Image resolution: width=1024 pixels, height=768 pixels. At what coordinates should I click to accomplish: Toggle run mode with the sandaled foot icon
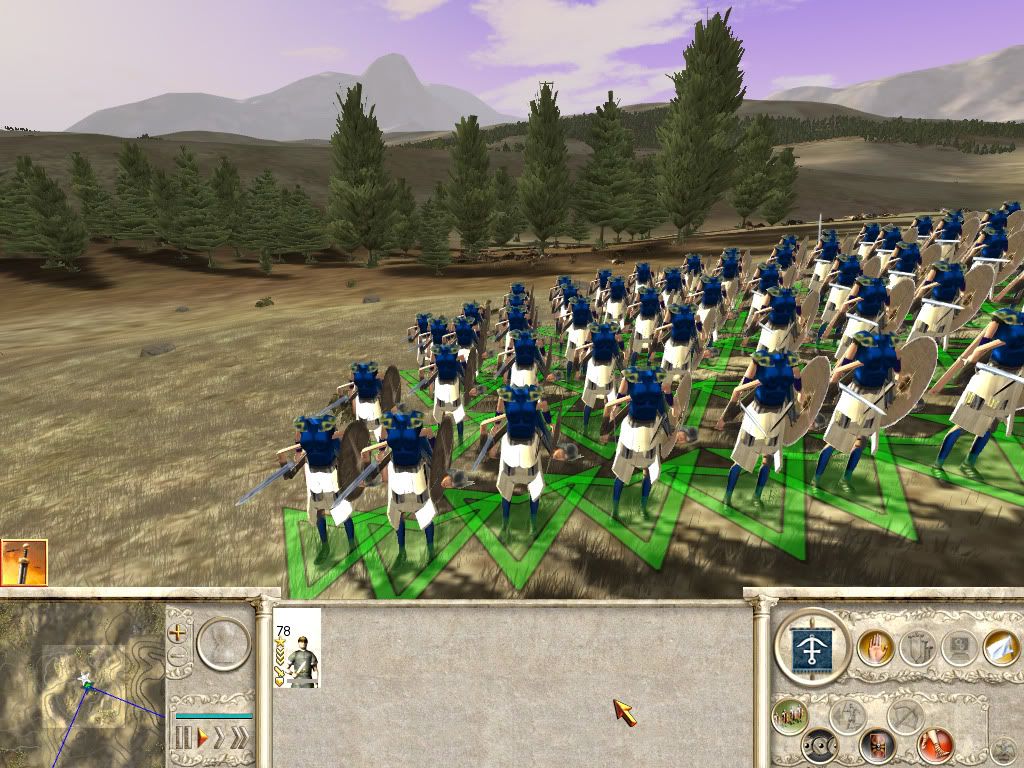coord(936,745)
